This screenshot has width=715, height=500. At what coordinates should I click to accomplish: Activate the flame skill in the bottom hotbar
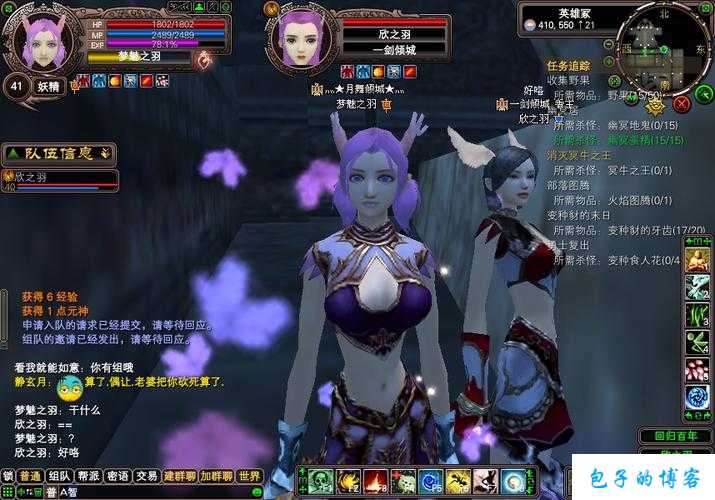coord(376,481)
